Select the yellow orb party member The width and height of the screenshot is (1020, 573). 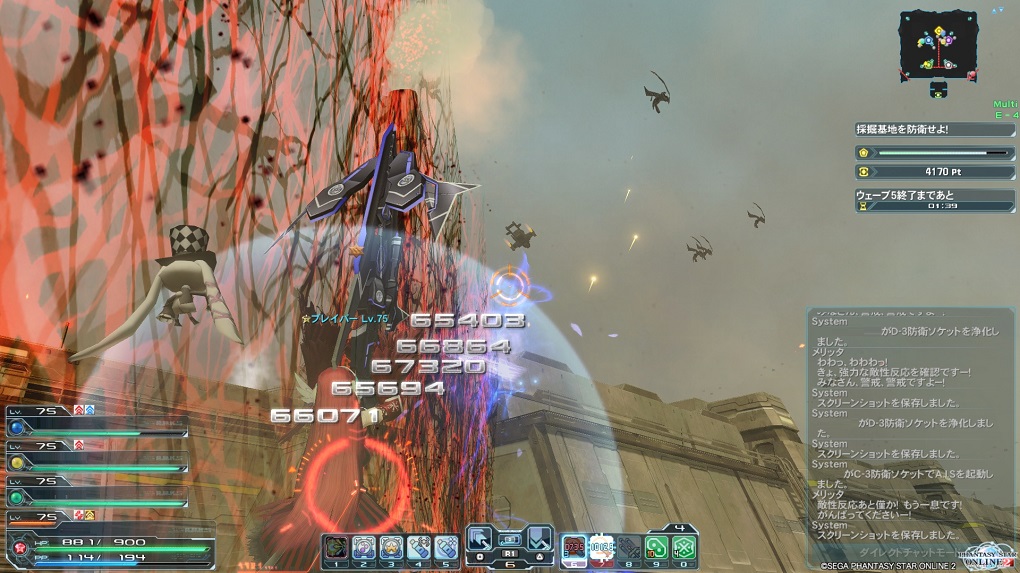[x=17, y=463]
